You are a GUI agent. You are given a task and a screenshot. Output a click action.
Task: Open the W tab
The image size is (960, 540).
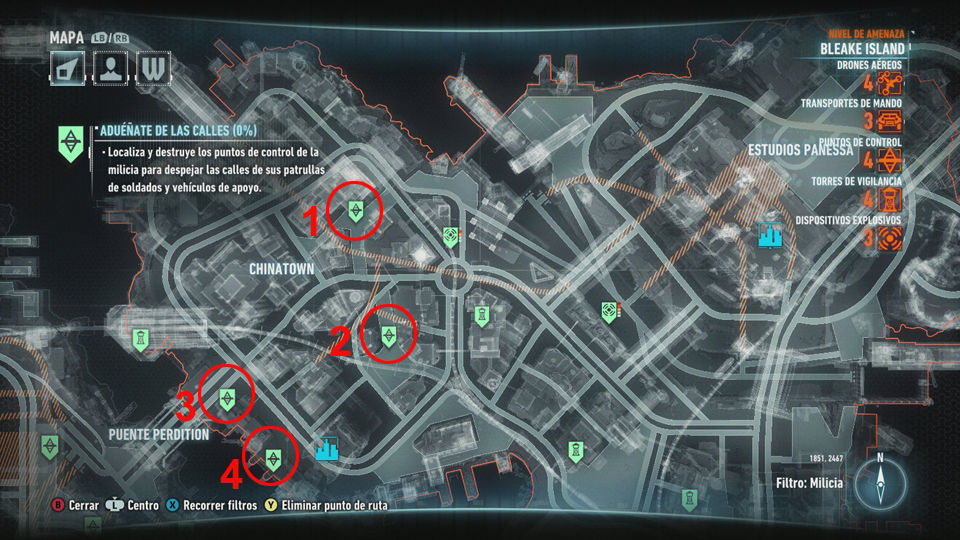(x=152, y=67)
